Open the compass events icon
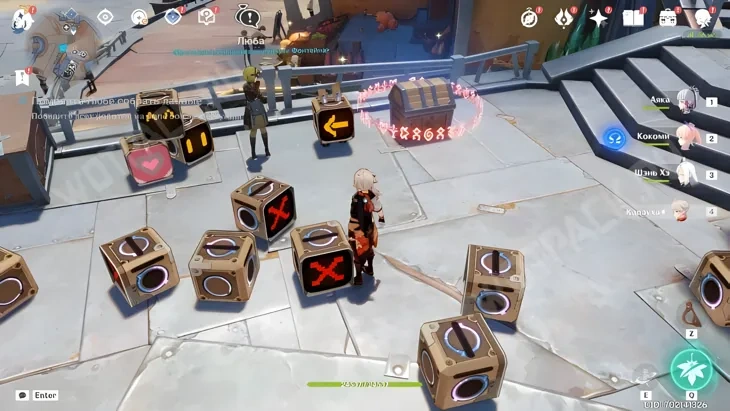The image size is (730, 411). click(x=530, y=18)
